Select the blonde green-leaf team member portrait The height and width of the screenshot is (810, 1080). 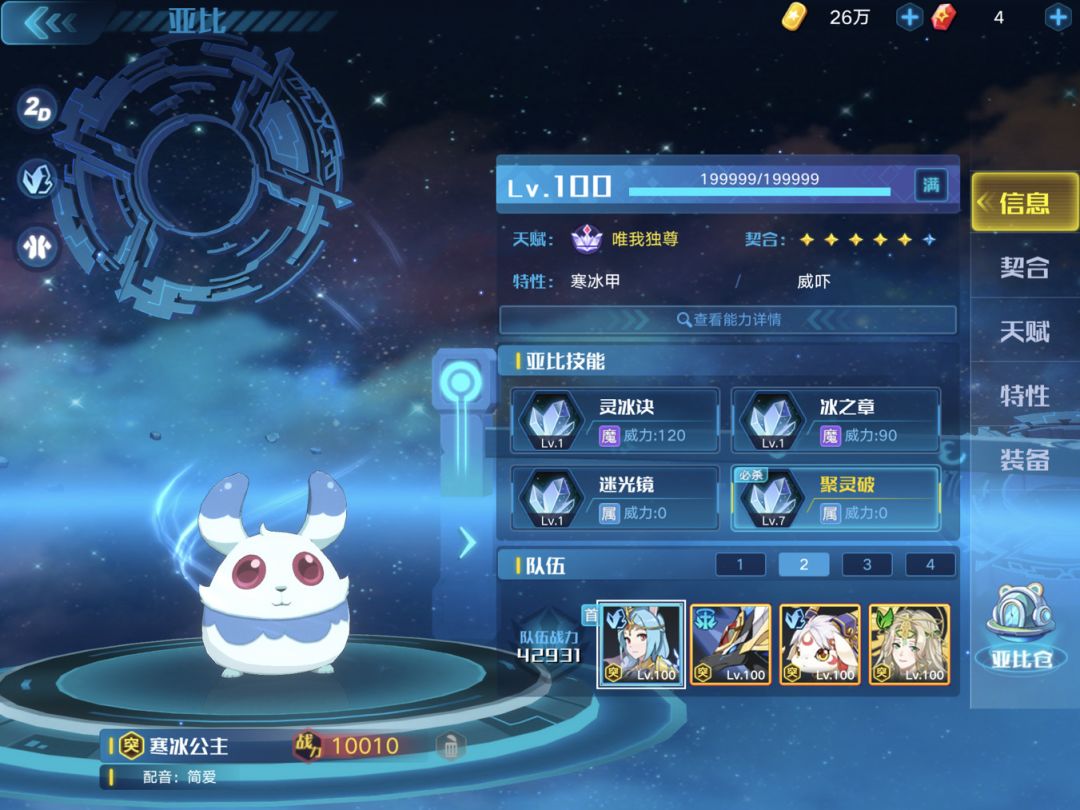click(x=909, y=644)
